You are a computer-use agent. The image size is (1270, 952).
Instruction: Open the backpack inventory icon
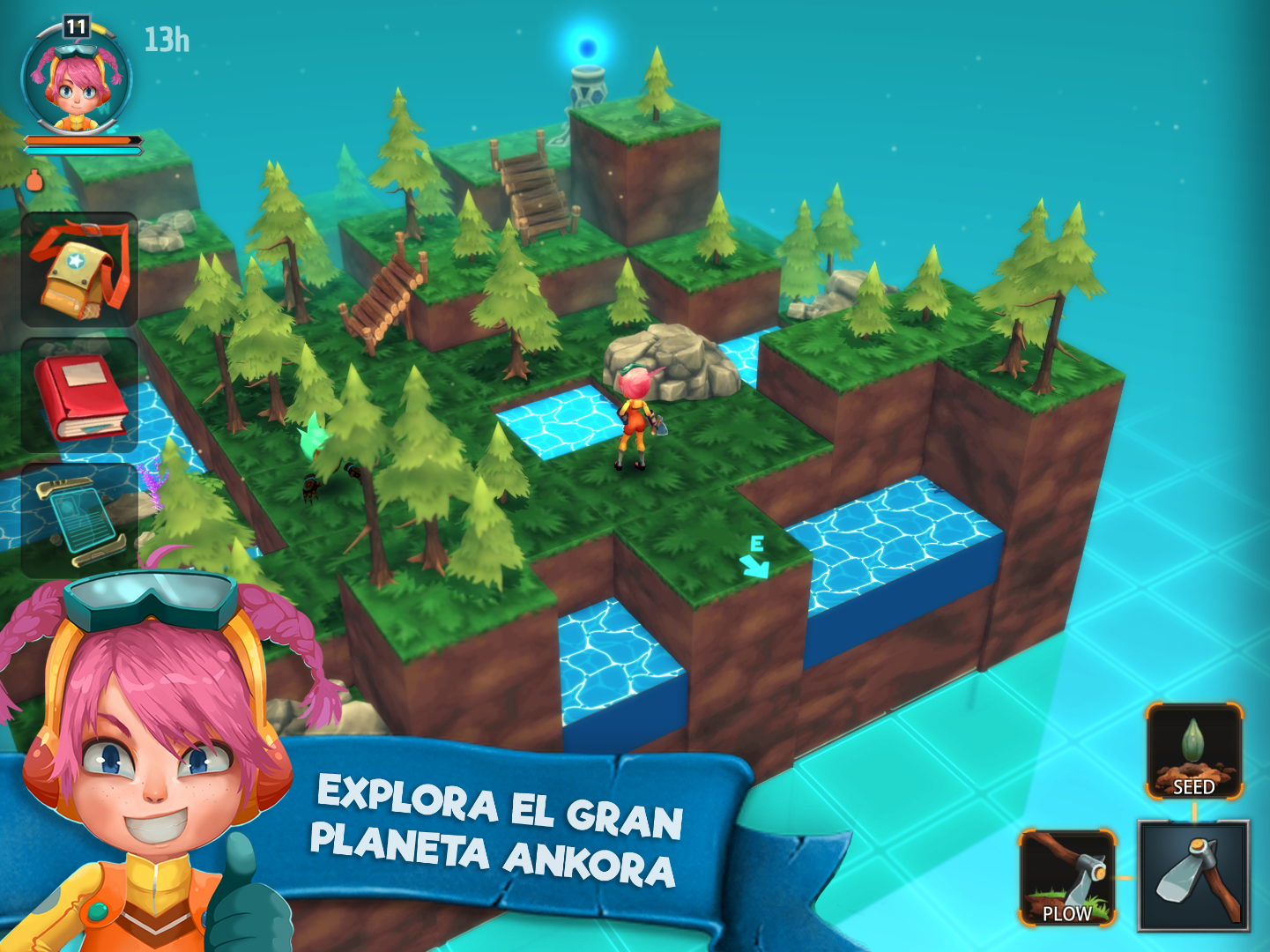pyautogui.click(x=78, y=271)
